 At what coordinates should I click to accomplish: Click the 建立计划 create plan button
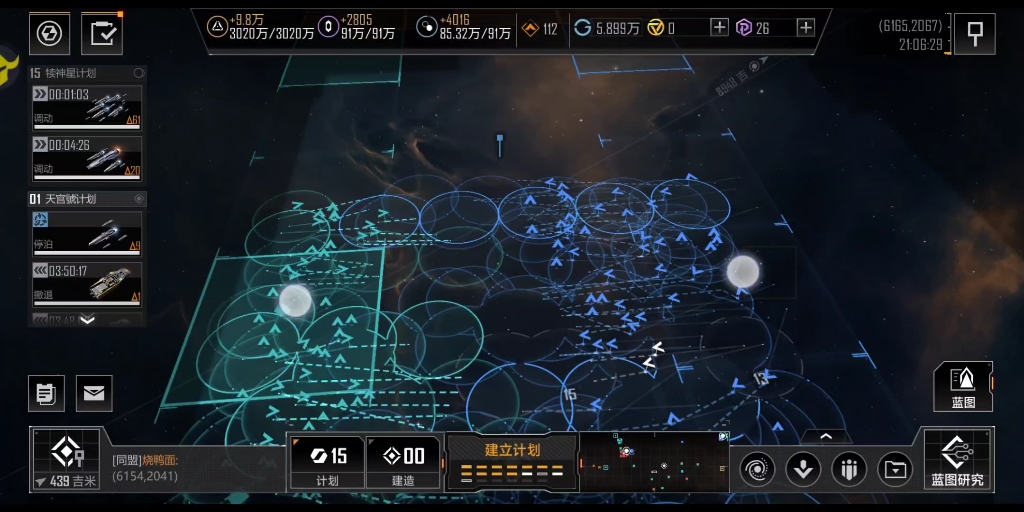[512, 461]
